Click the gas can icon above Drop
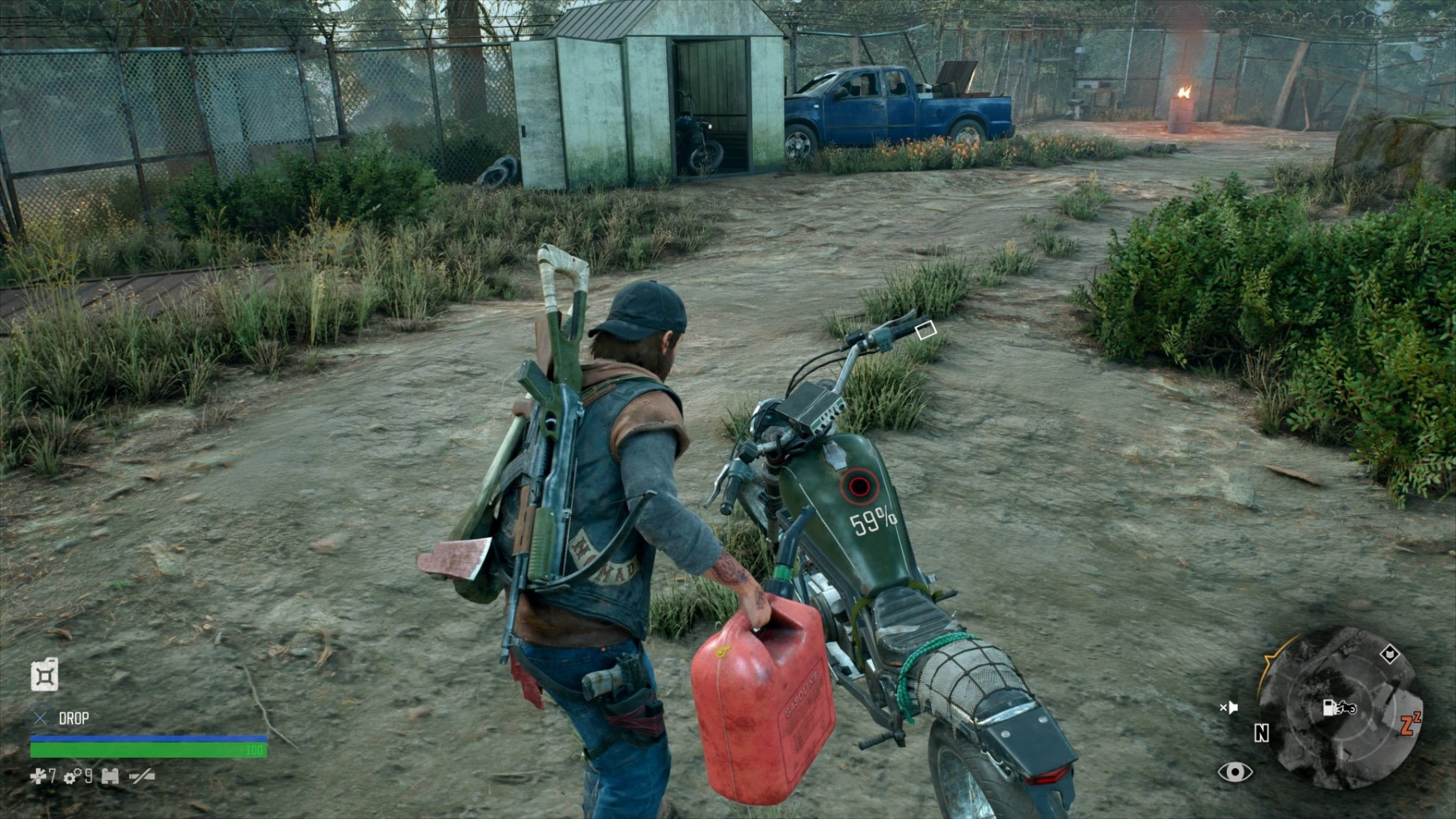Screen dimensions: 1456x819 pos(44,675)
